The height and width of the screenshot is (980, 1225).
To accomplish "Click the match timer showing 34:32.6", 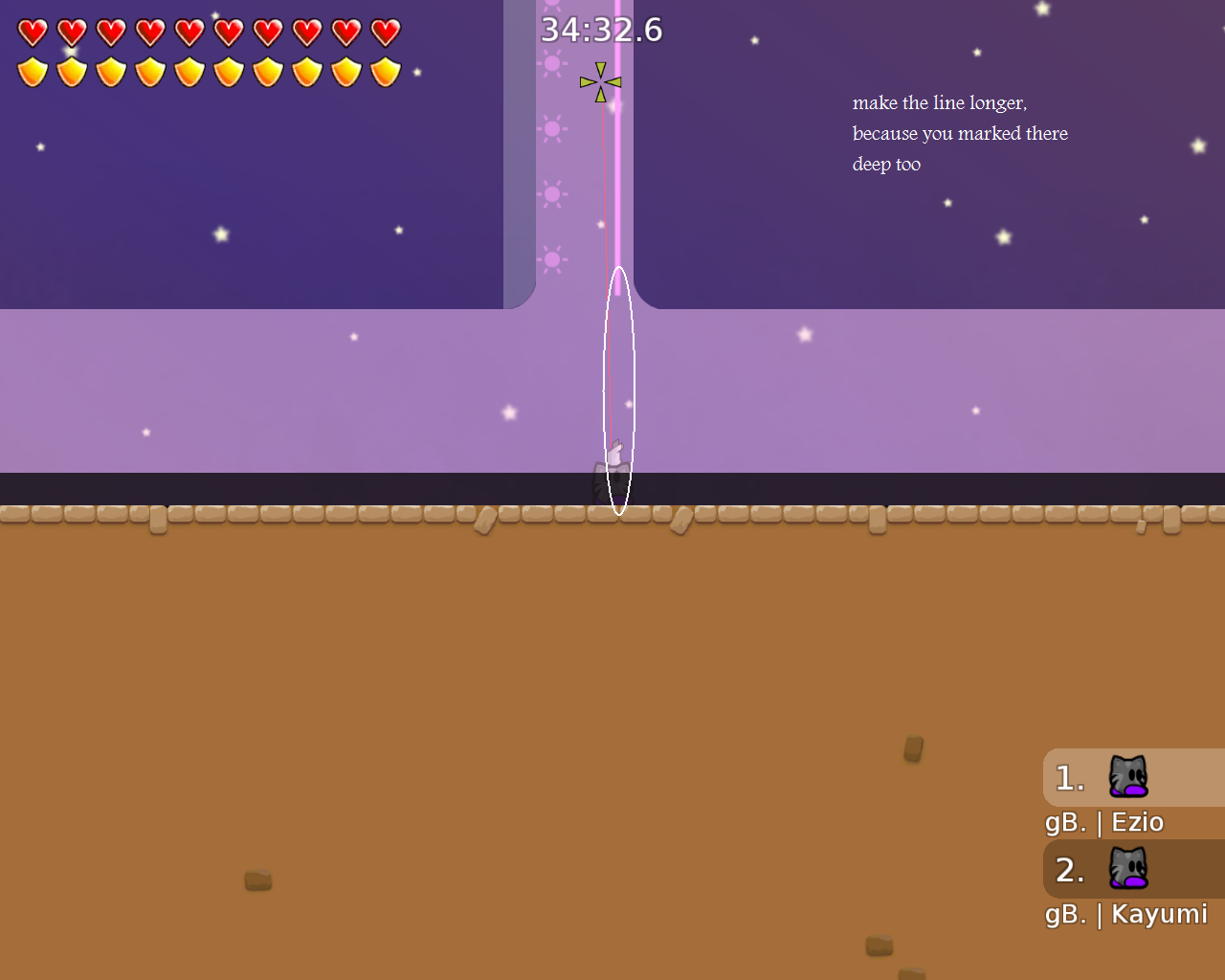I will tap(604, 30).
